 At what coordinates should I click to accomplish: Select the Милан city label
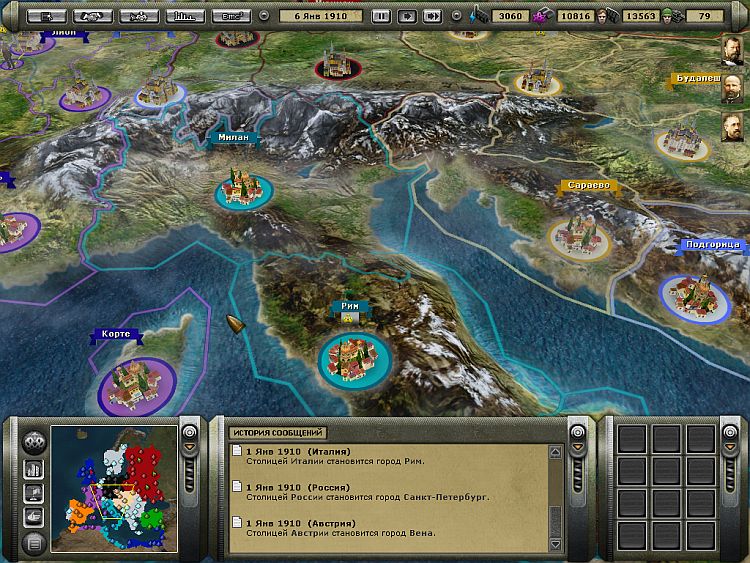(x=237, y=137)
